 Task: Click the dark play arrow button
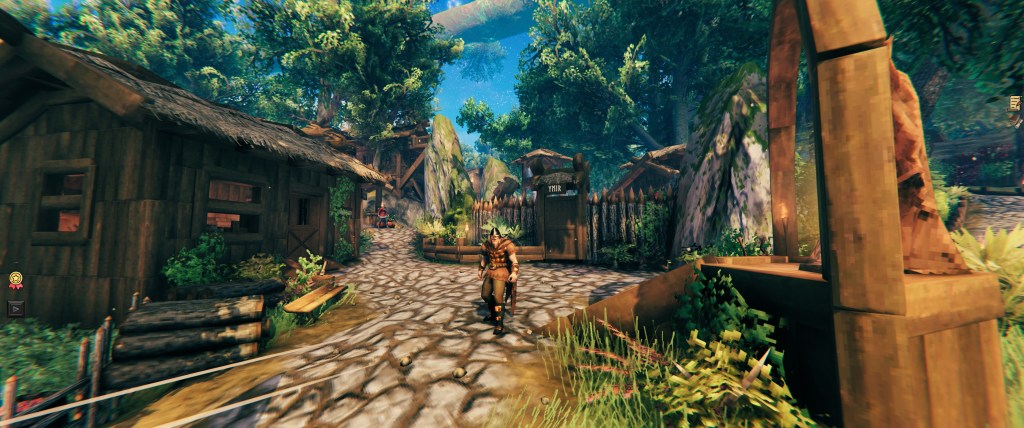tap(15, 308)
